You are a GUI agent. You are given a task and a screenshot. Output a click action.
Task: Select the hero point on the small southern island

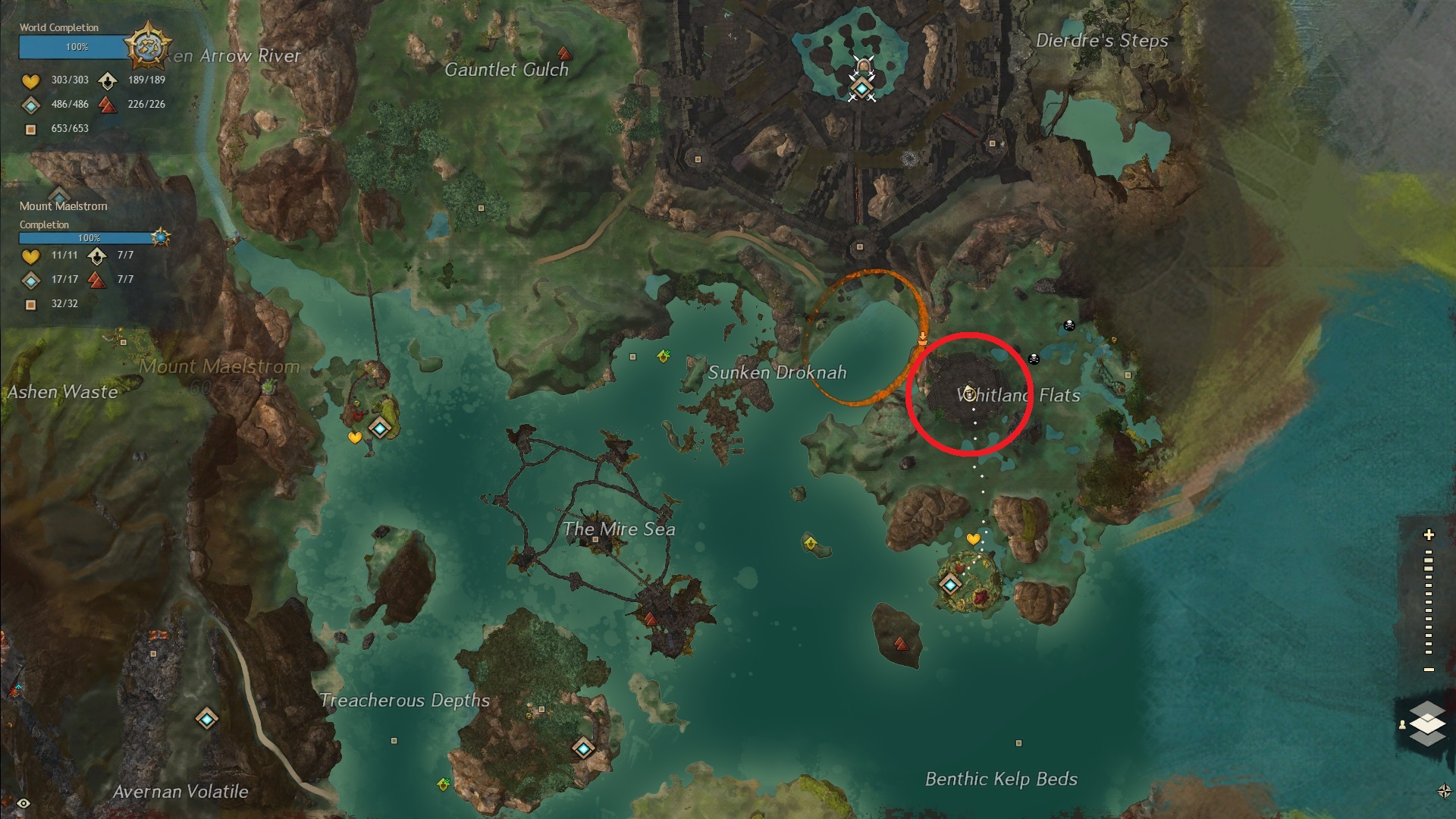pyautogui.click(x=901, y=644)
